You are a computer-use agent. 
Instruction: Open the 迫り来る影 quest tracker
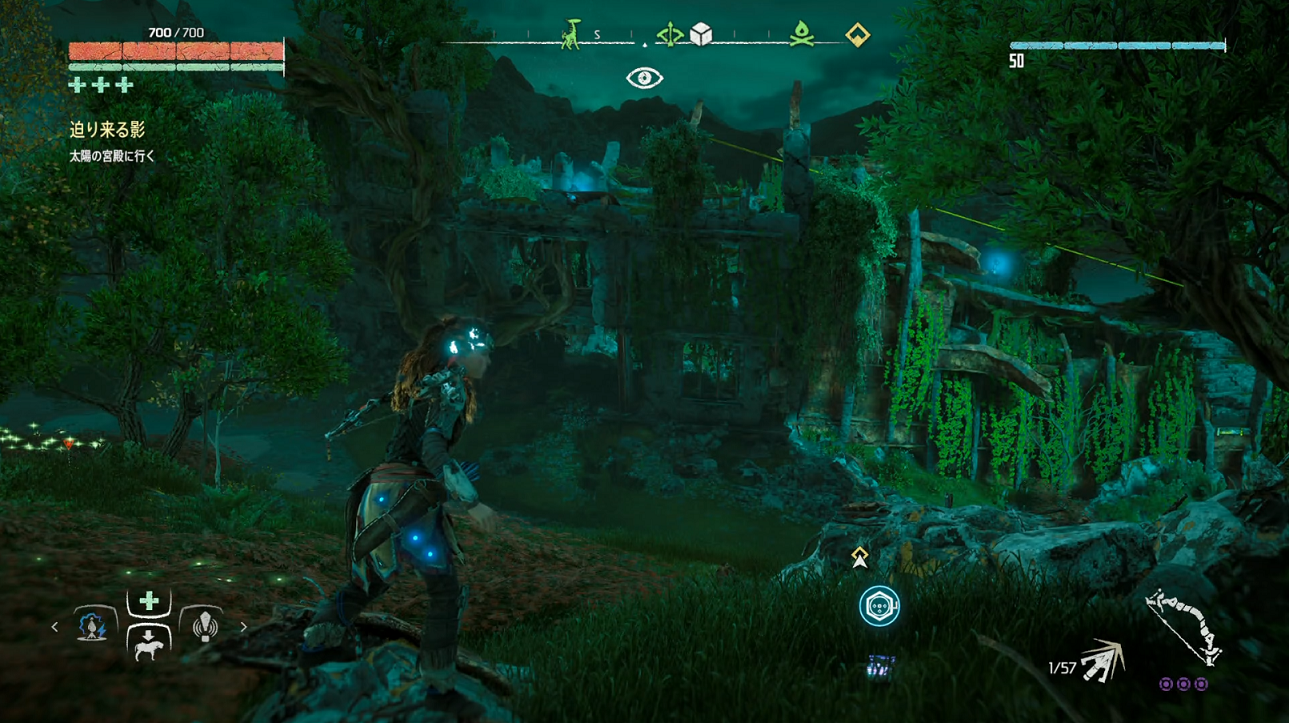click(x=107, y=130)
